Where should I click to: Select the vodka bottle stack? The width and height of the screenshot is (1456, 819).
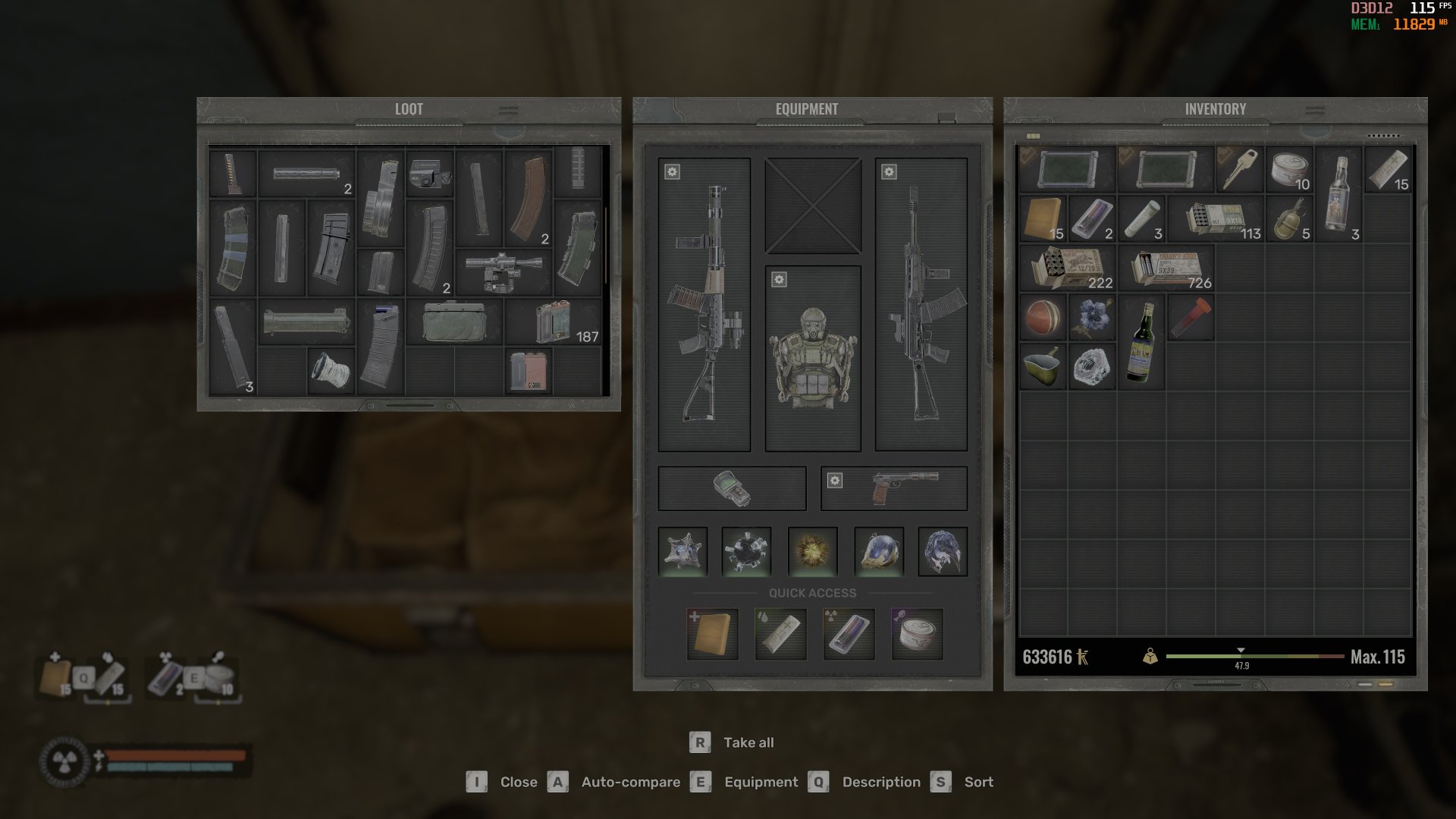tap(1338, 194)
